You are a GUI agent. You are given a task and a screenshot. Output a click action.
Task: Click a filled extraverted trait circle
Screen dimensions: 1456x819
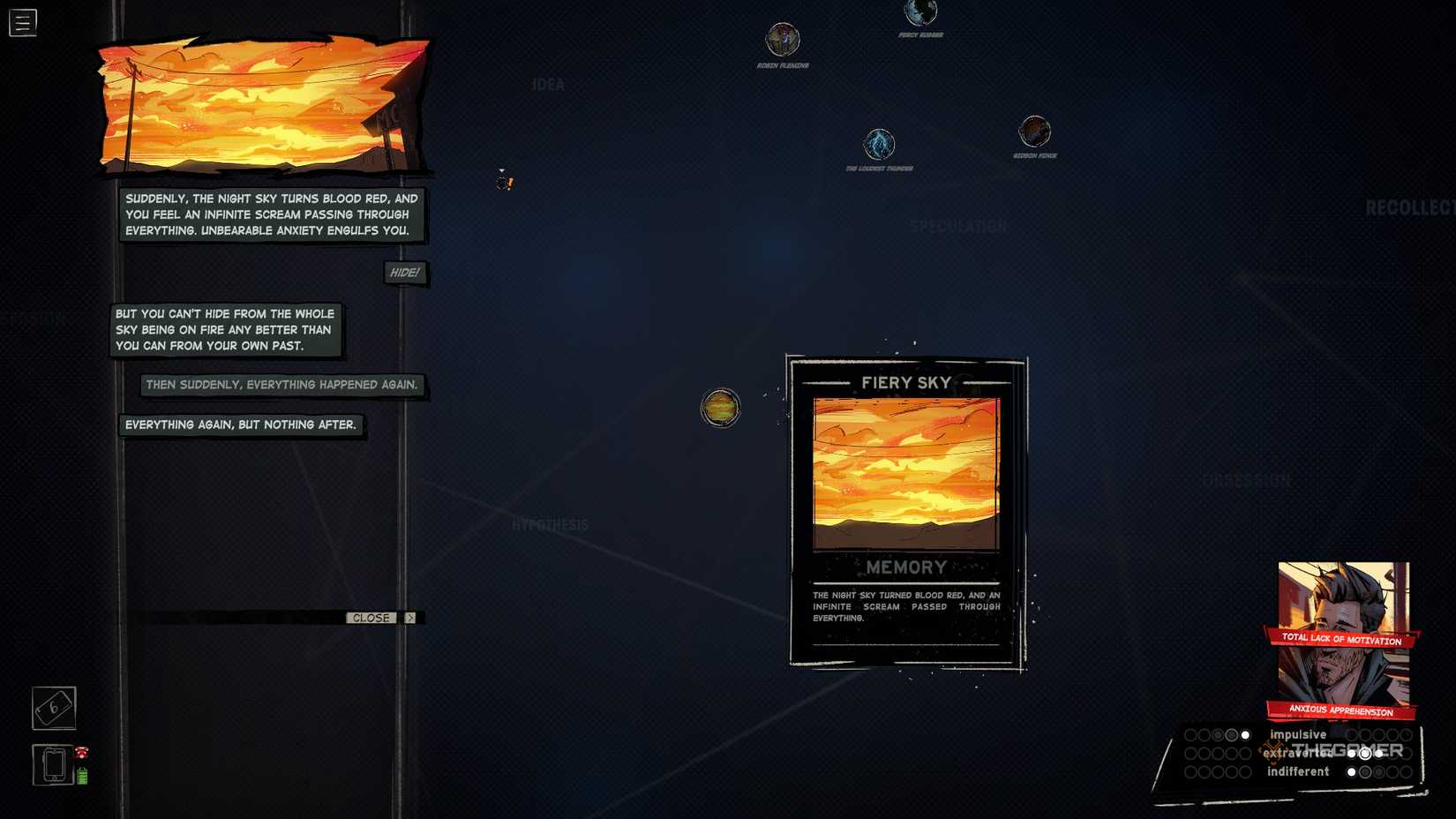[x=1365, y=753]
